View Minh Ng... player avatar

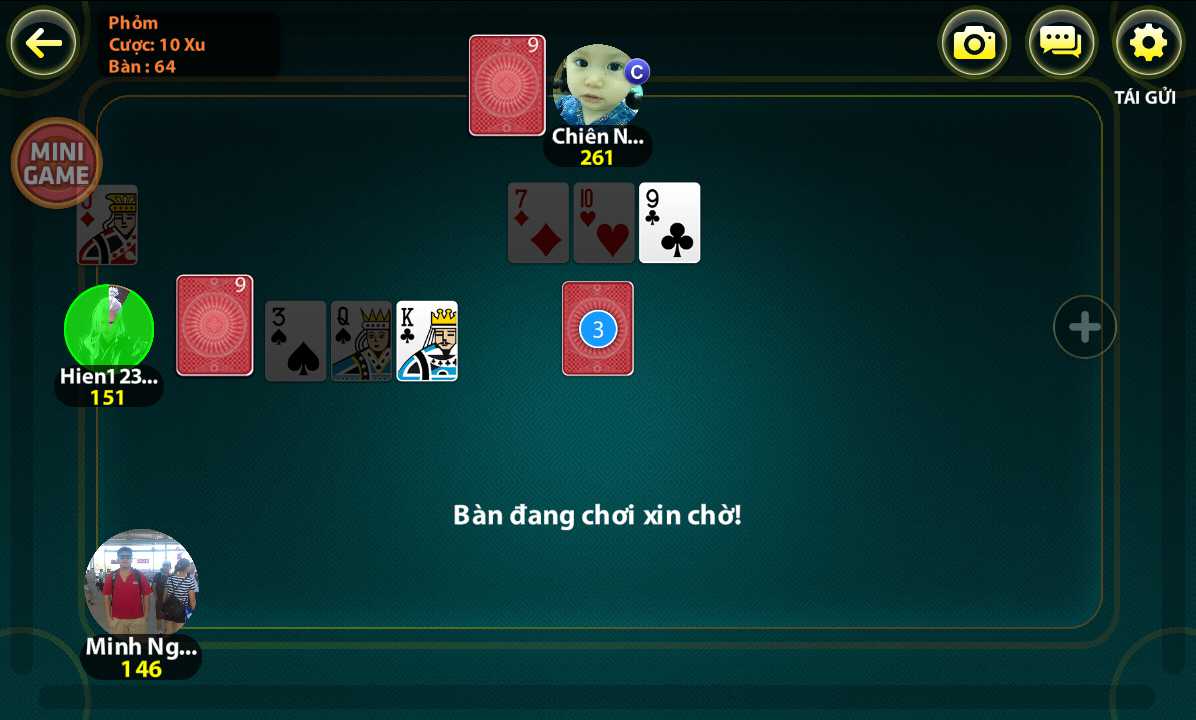coord(141,584)
